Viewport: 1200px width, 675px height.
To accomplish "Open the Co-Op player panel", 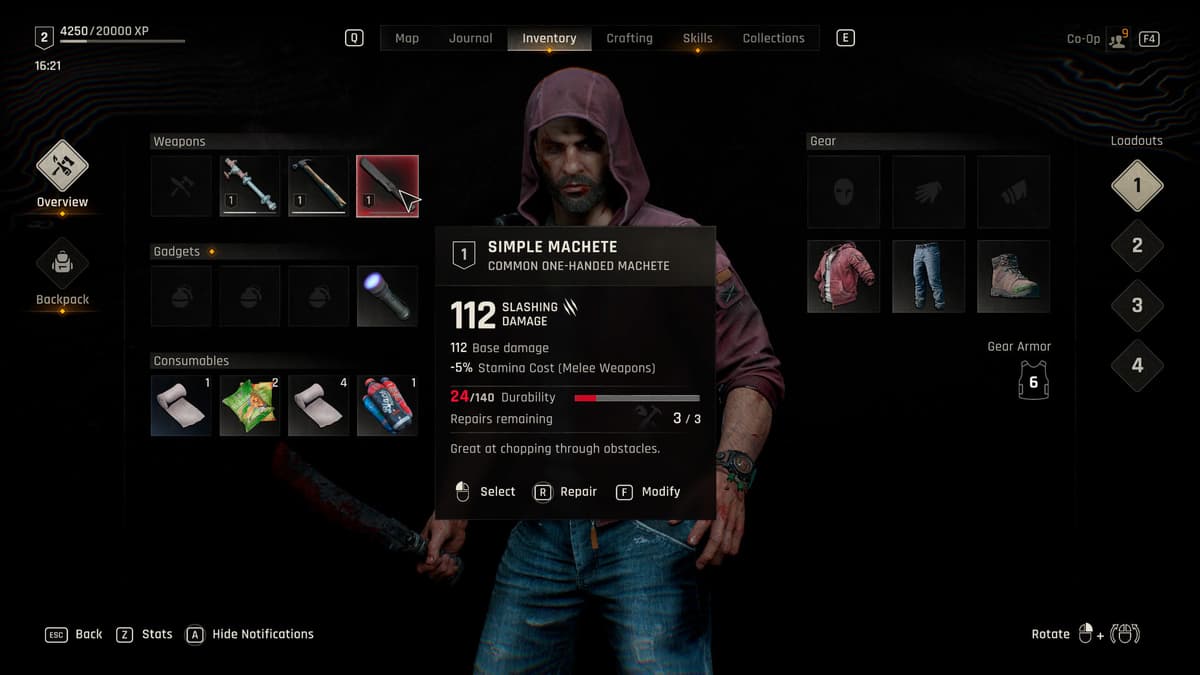I will 1117,39.
